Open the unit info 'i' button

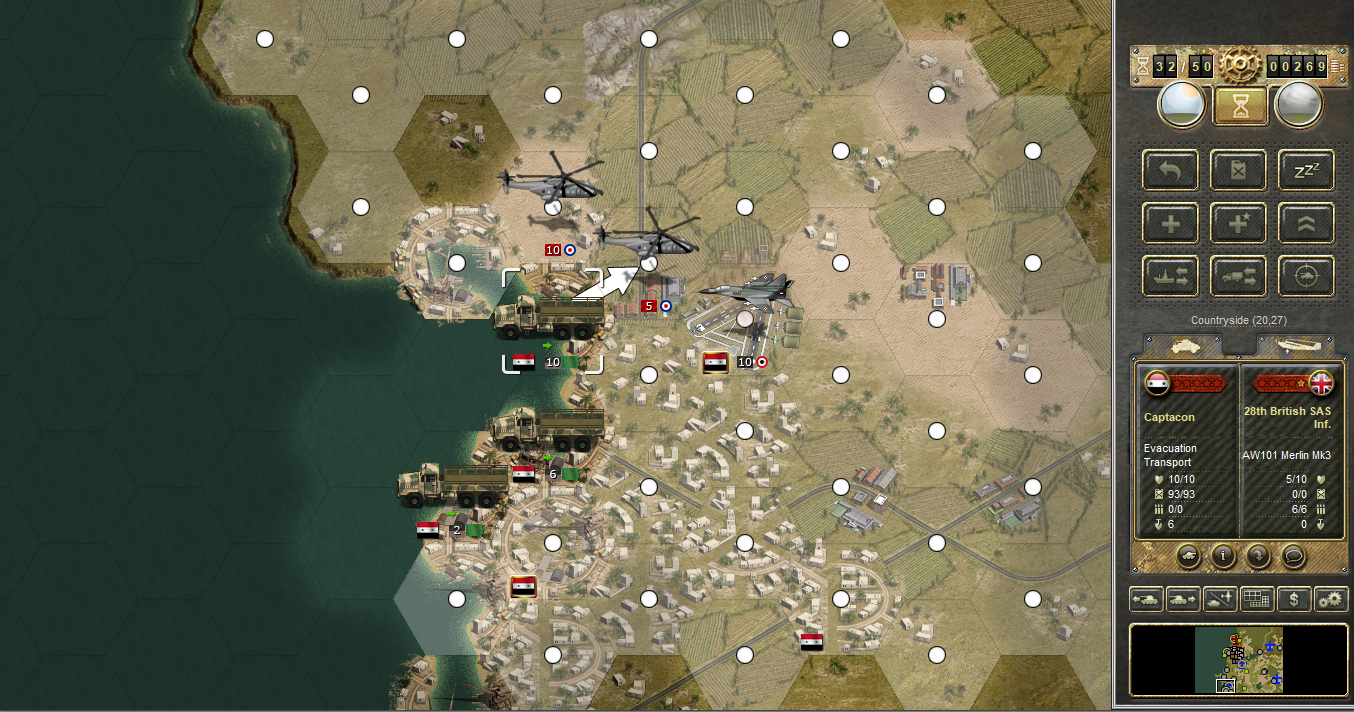coord(1222,553)
